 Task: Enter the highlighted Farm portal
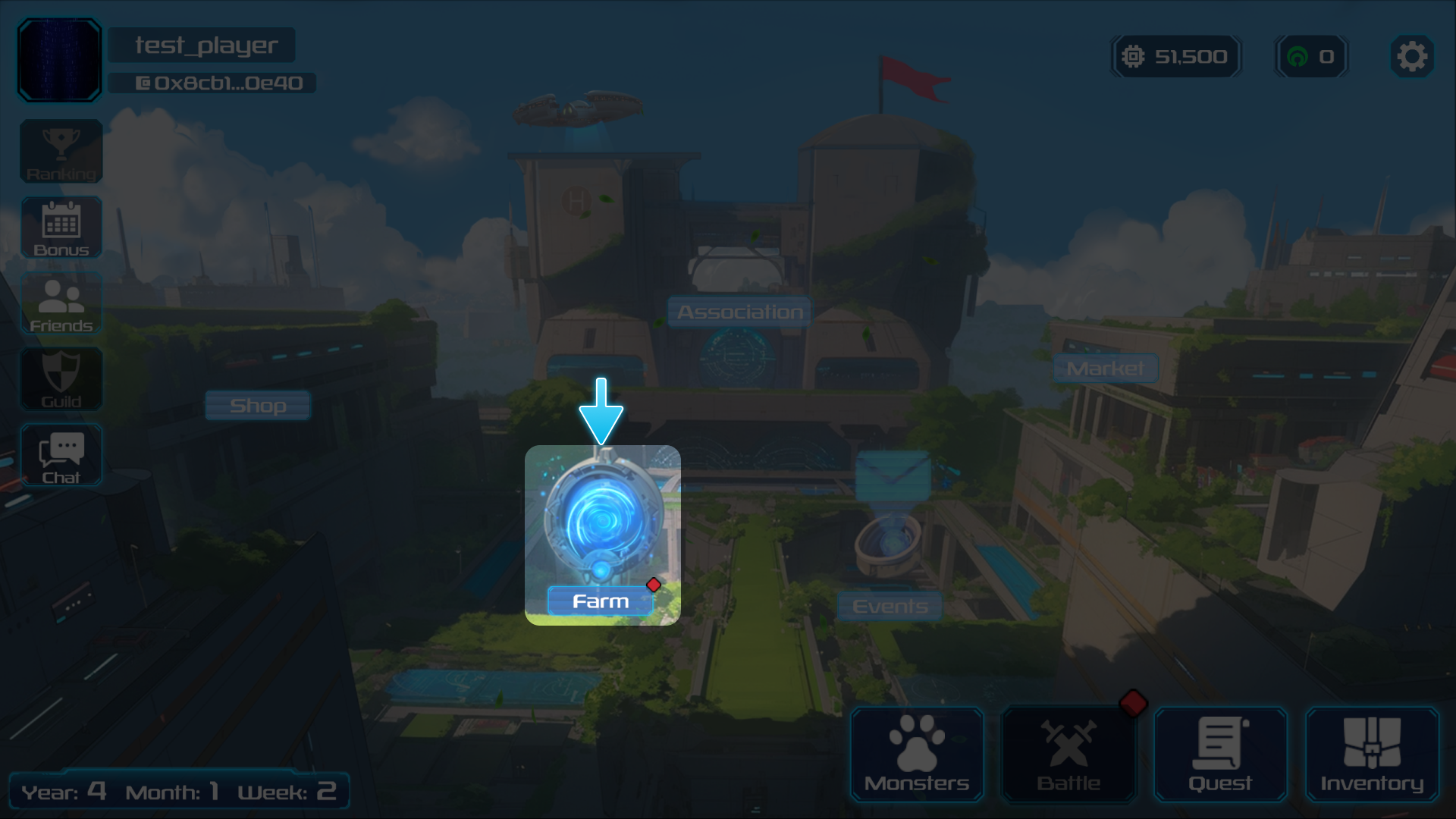pyautogui.click(x=602, y=535)
